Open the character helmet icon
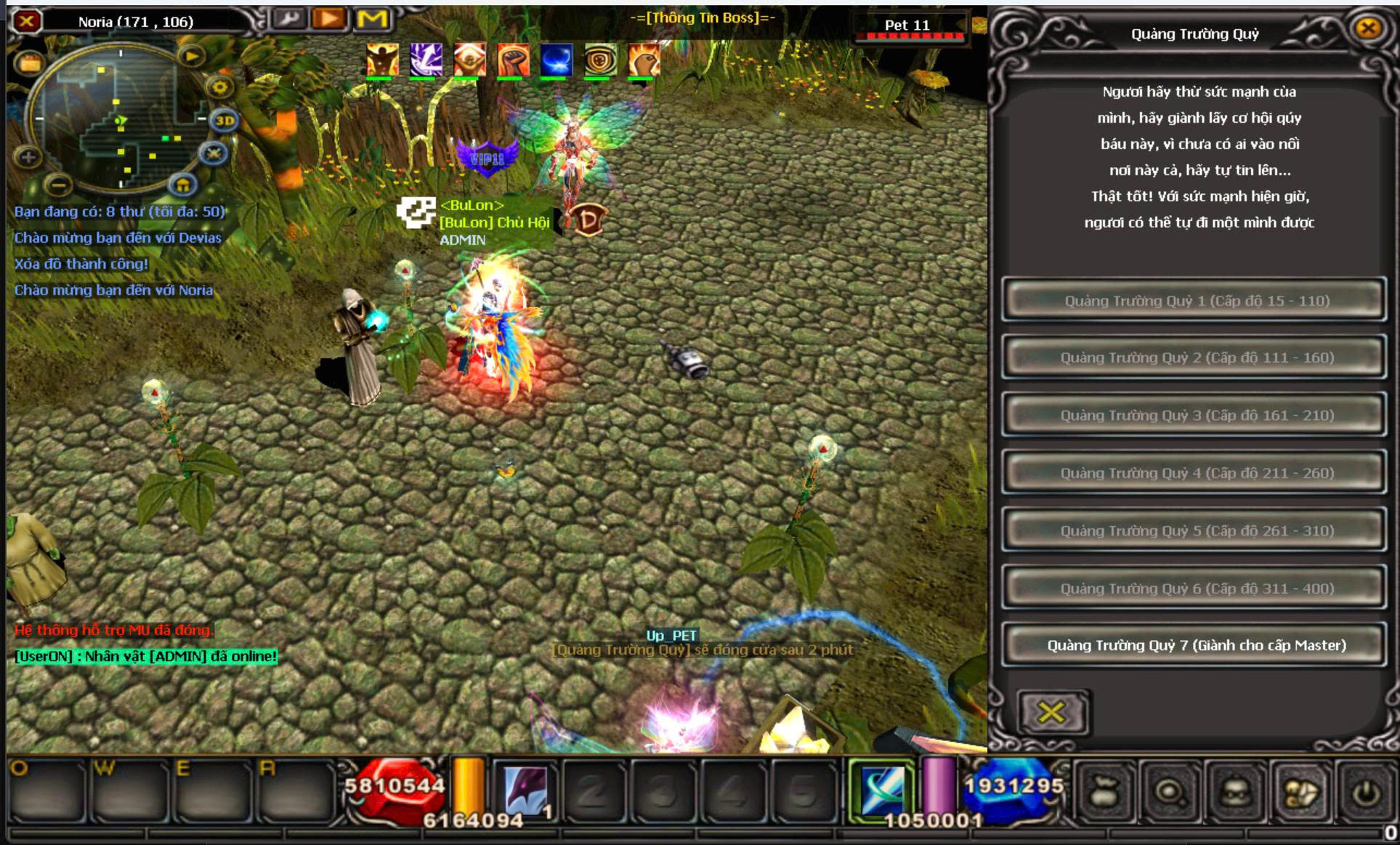The width and height of the screenshot is (1400, 845). (1236, 793)
